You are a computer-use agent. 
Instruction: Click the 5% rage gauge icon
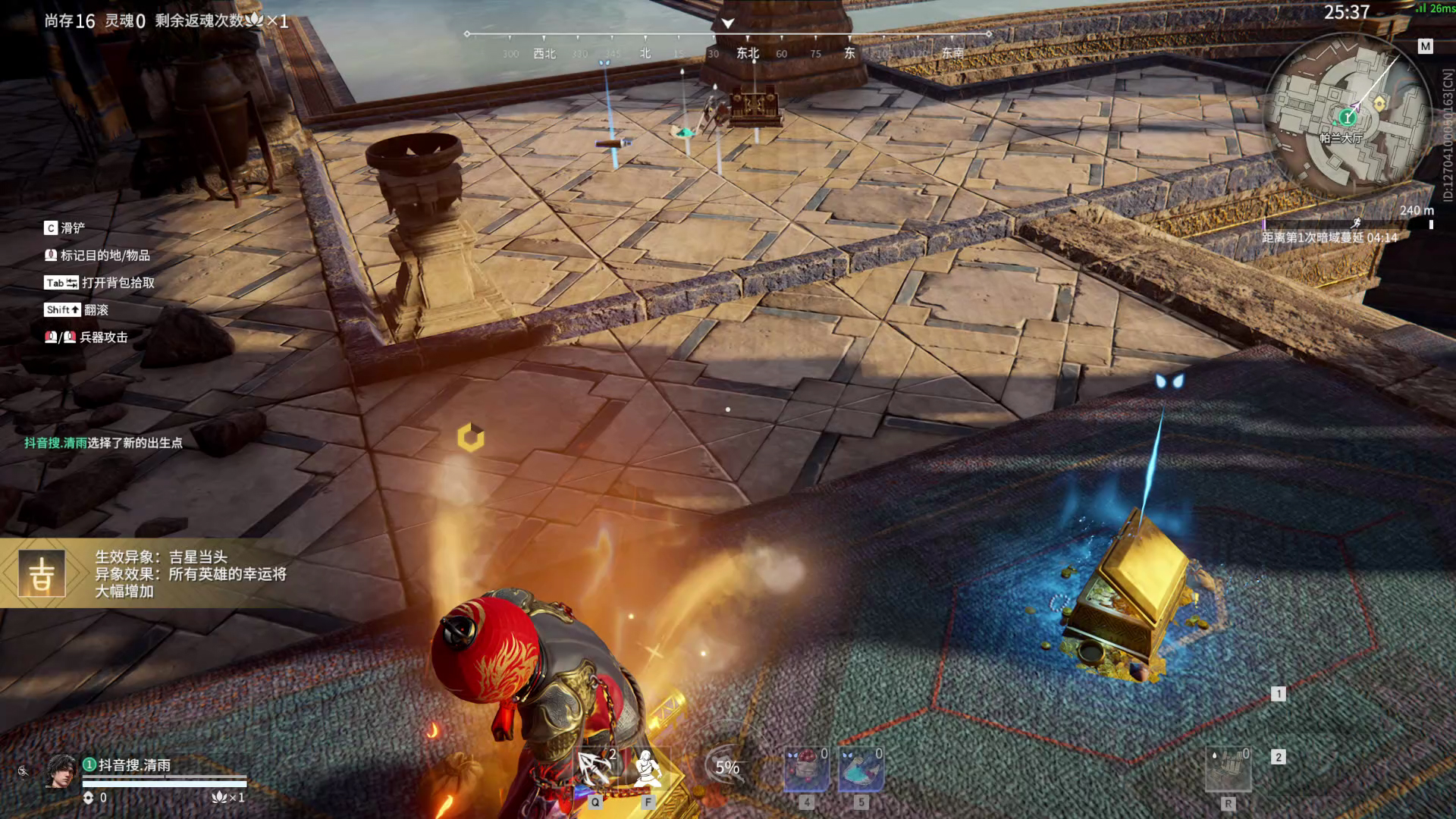coord(727,767)
